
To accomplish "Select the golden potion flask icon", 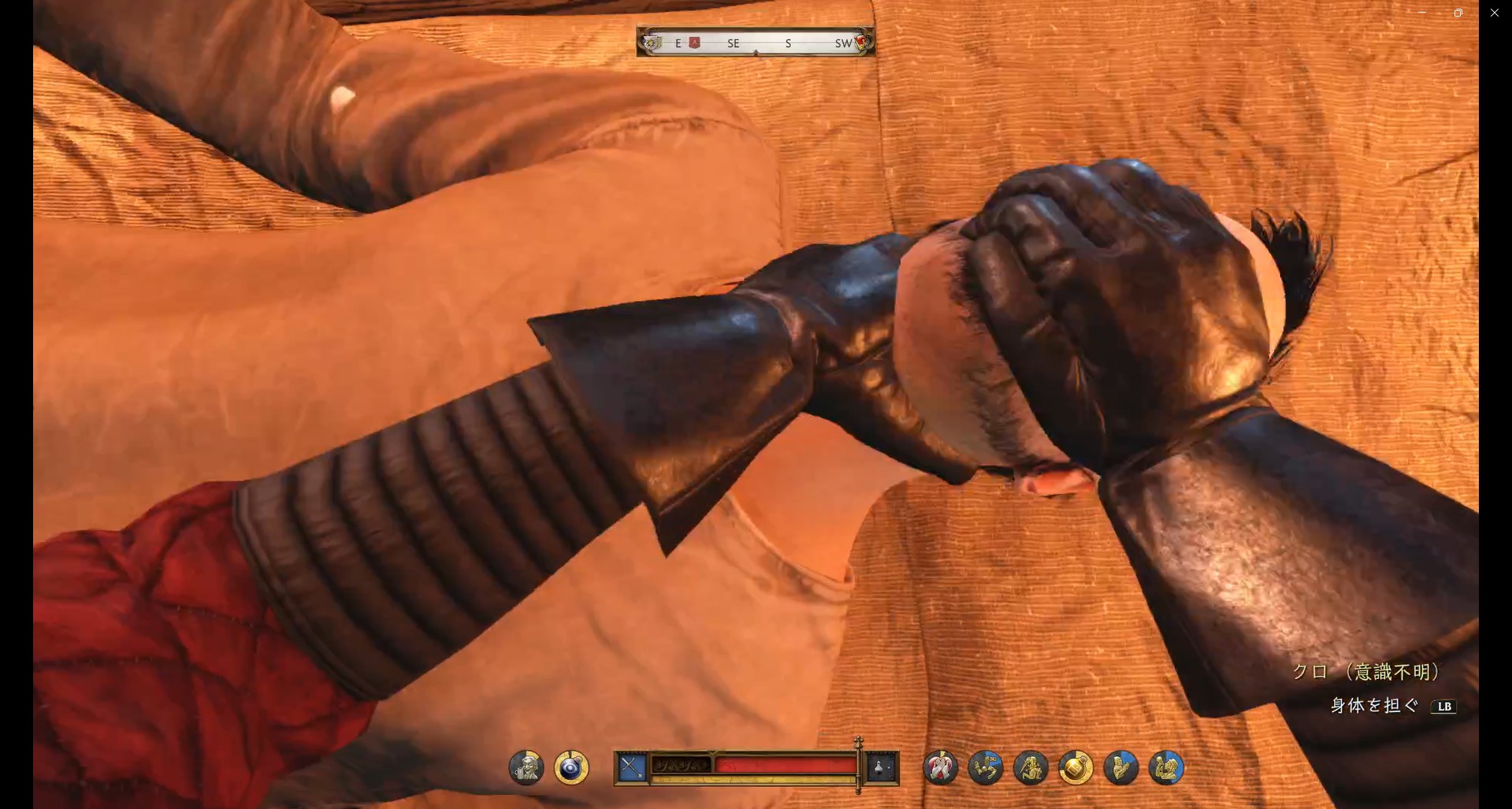I will 1075,767.
